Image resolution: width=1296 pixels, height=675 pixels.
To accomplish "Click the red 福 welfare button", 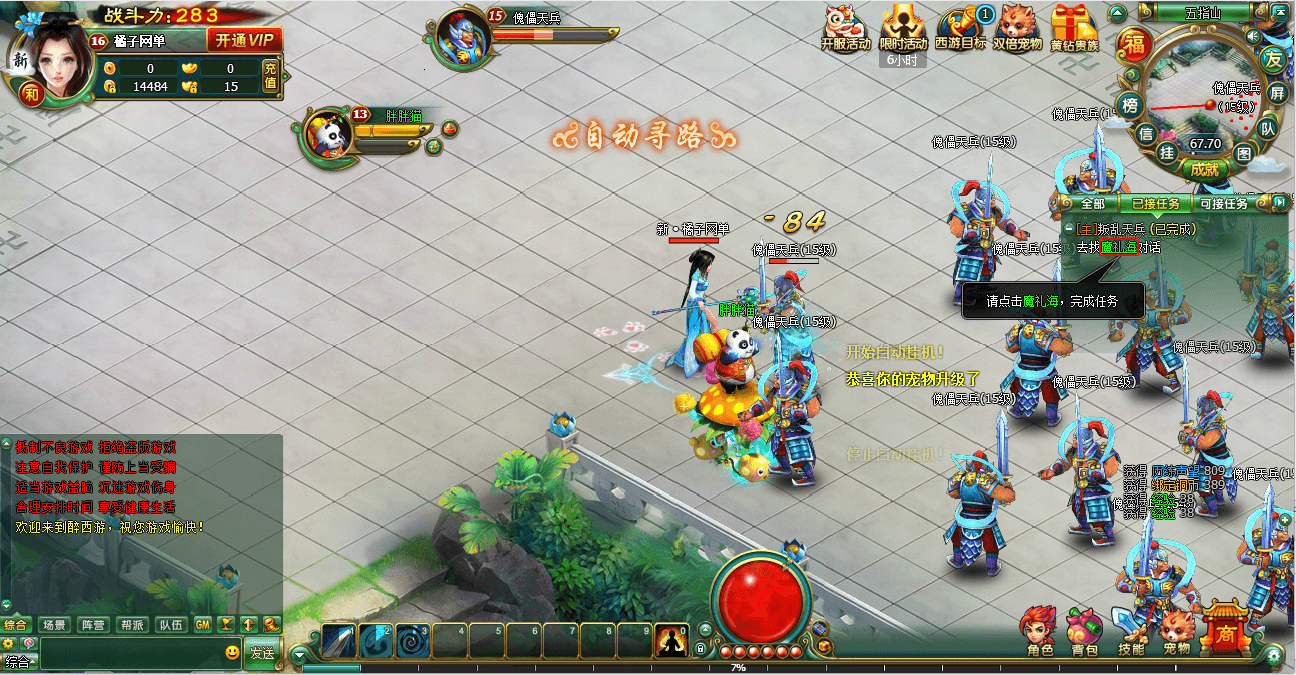I will pyautogui.click(x=1134, y=43).
